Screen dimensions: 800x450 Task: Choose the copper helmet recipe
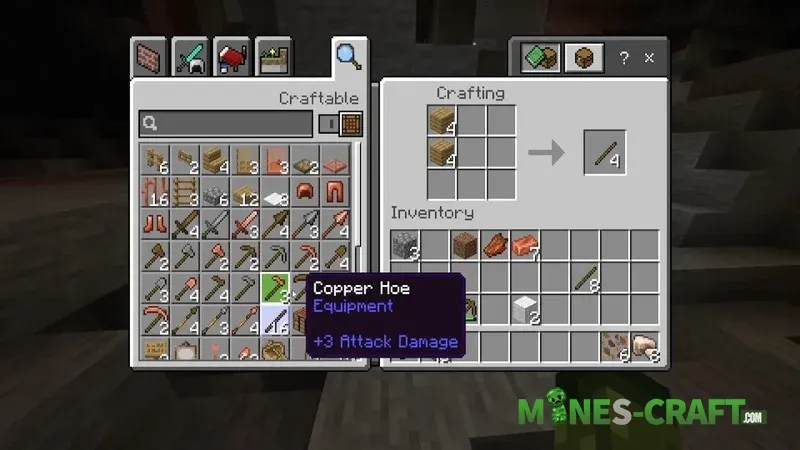(x=305, y=191)
